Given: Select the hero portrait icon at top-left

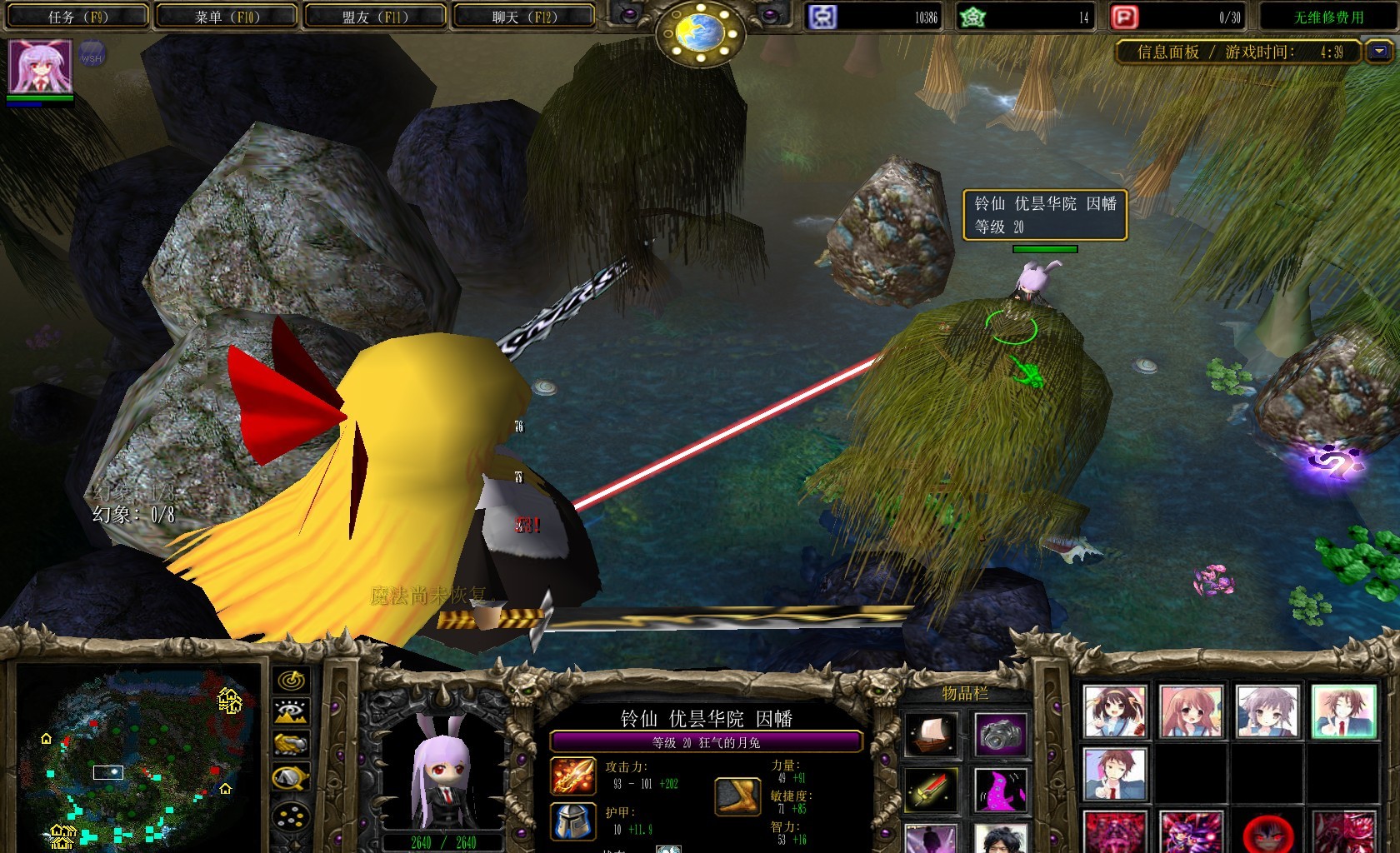Looking at the screenshot, I should tap(40, 66).
